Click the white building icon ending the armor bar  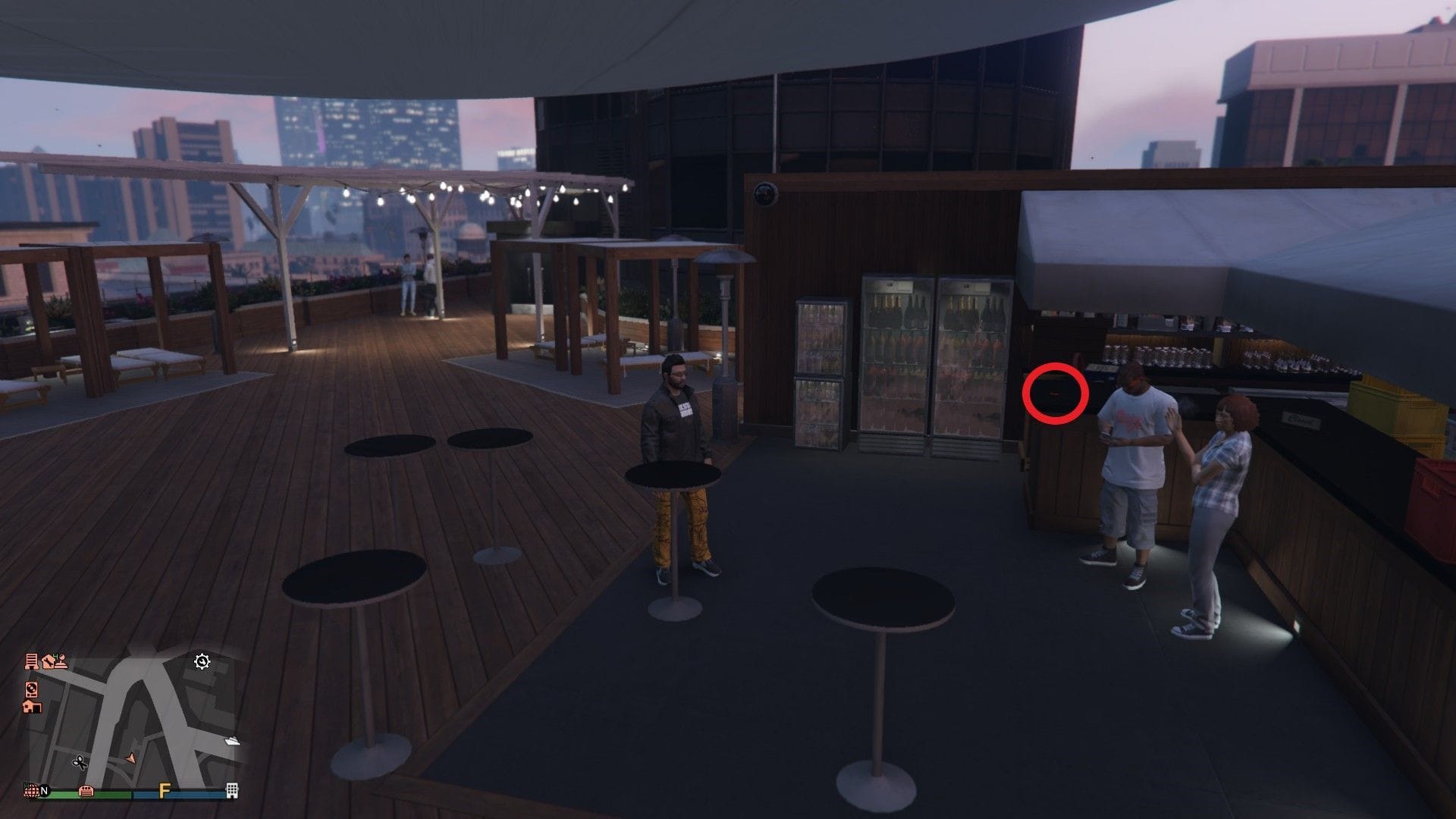point(231,791)
